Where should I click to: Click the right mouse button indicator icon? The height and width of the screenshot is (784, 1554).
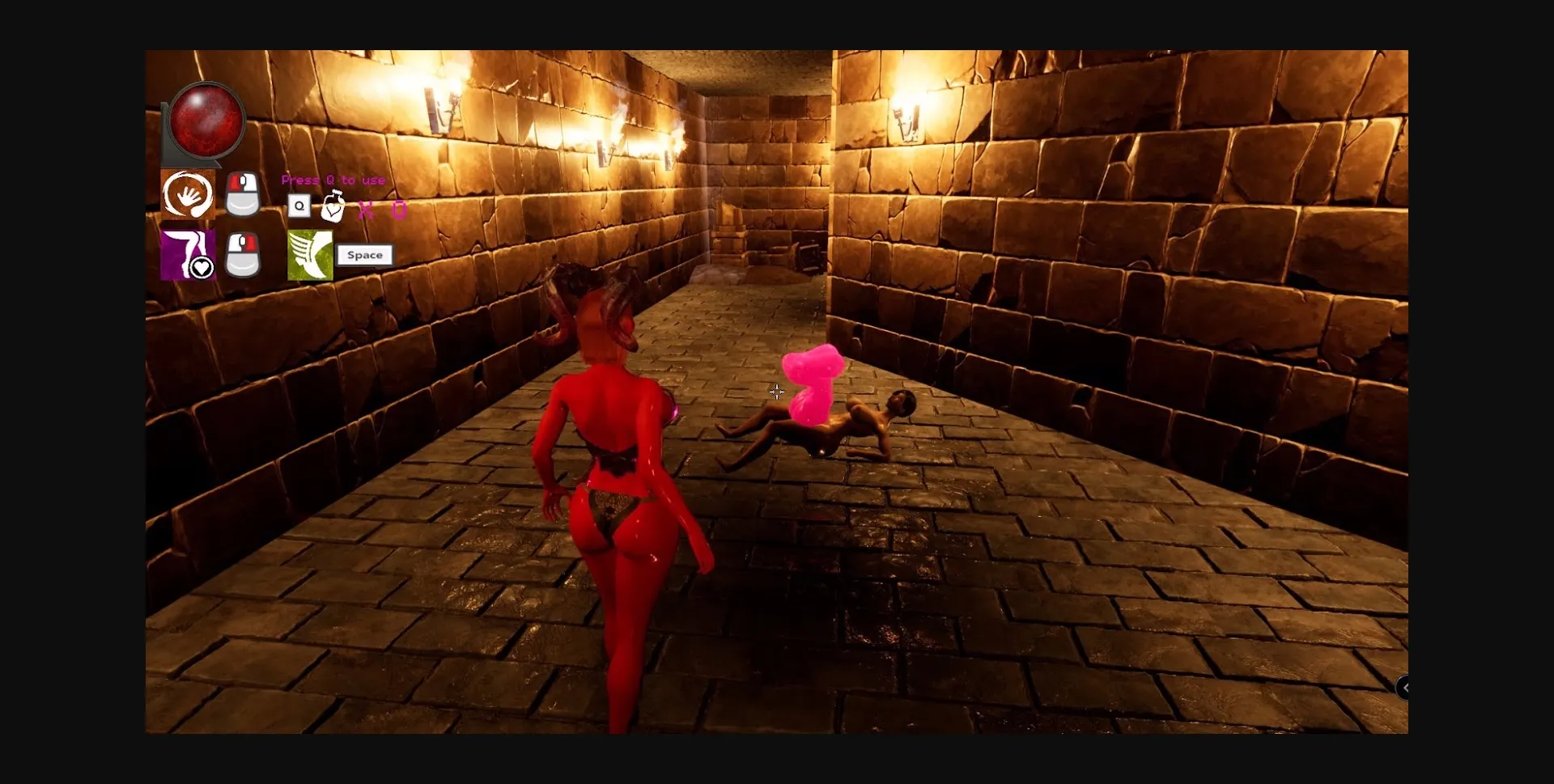point(245,255)
